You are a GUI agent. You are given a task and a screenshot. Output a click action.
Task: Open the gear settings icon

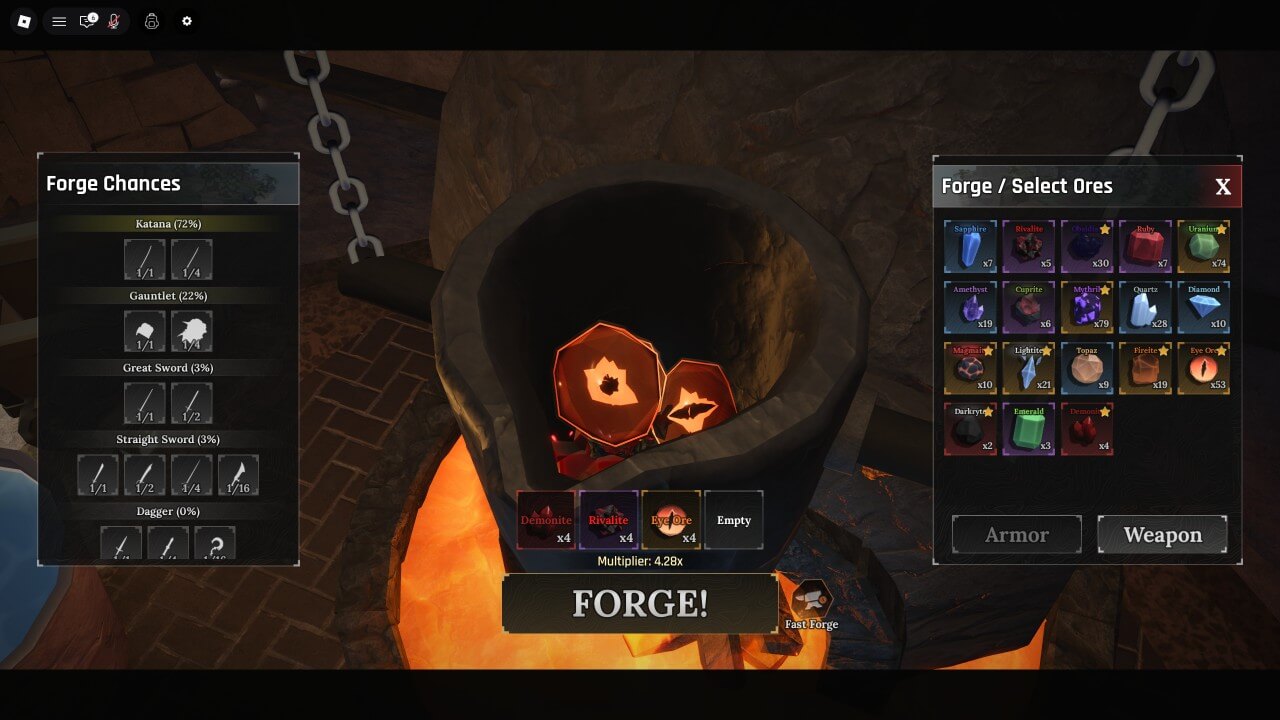pyautogui.click(x=186, y=21)
